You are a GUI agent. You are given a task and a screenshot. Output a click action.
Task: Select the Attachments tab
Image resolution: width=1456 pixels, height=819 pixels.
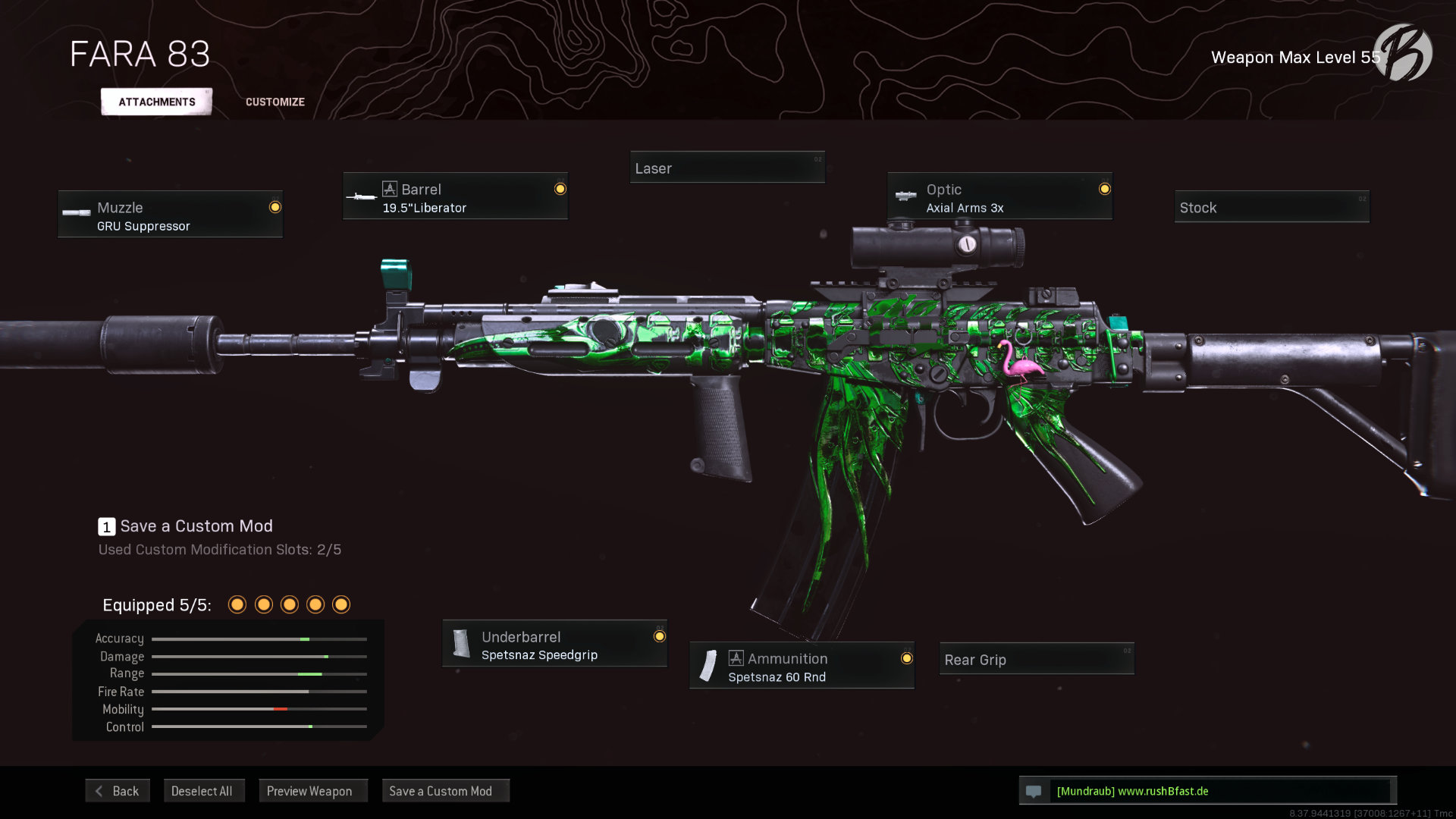tap(155, 101)
